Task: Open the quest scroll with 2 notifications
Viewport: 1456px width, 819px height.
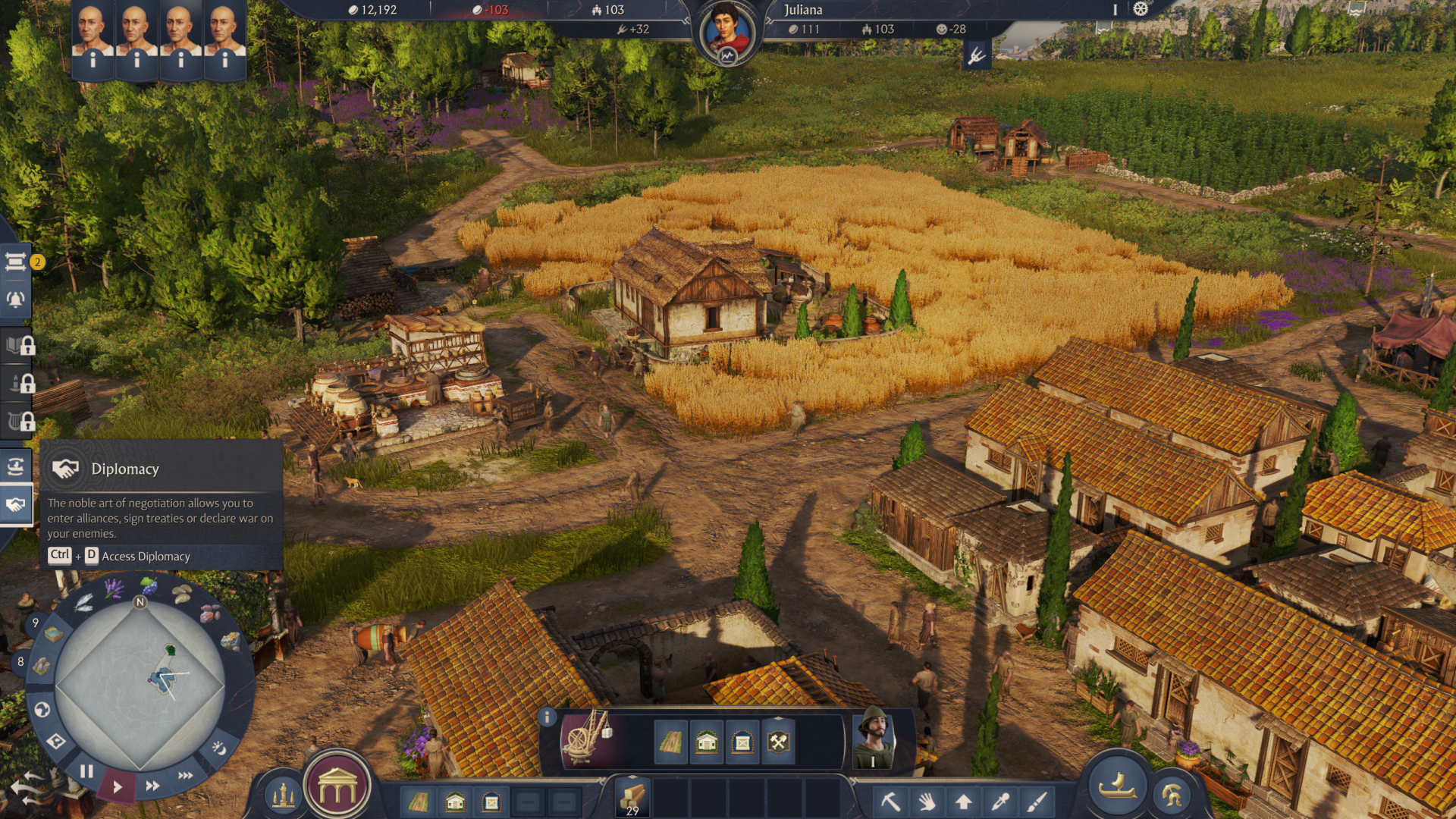Action: pyautogui.click(x=16, y=262)
